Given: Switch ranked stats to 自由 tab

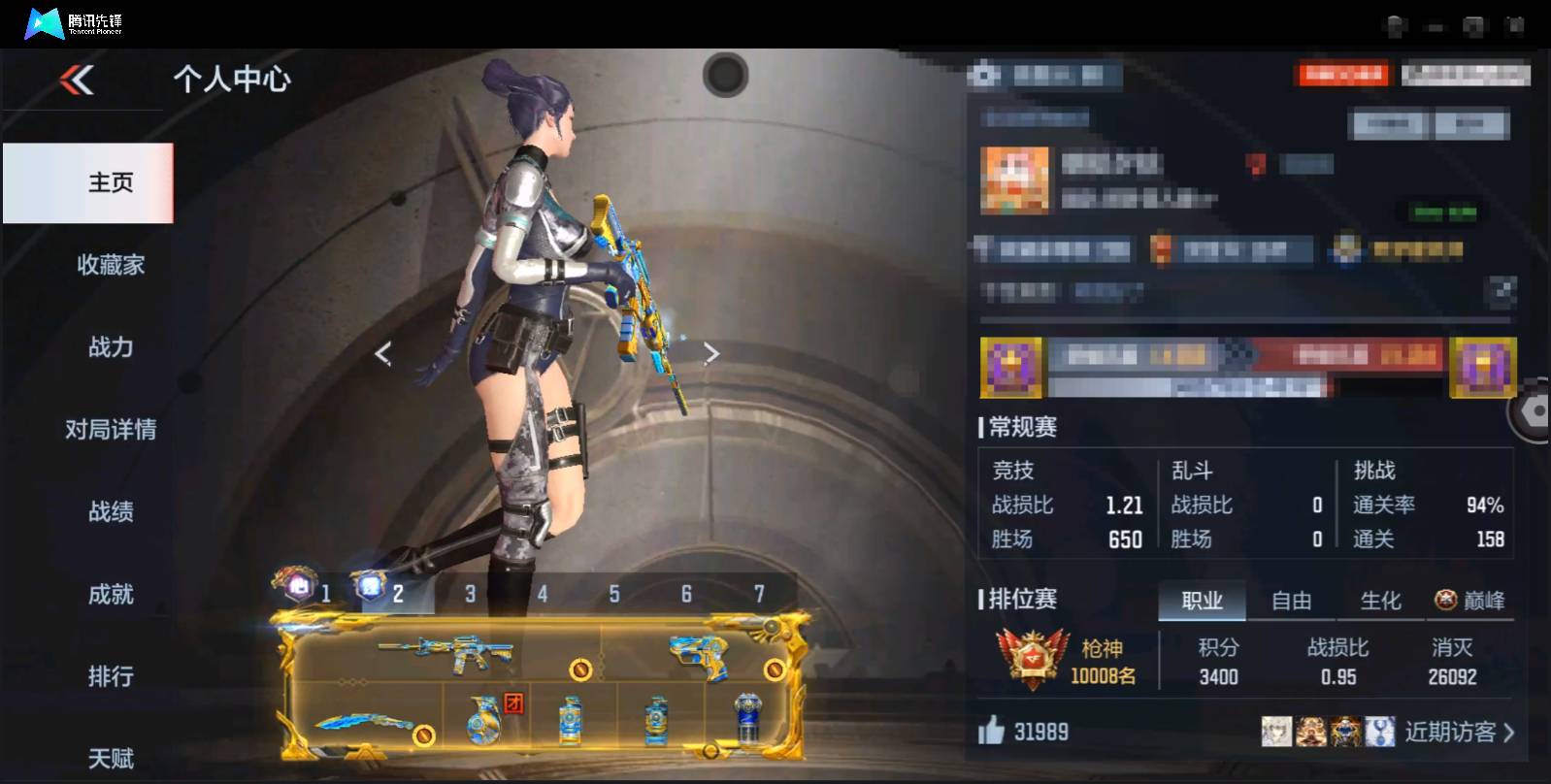Looking at the screenshot, I should tap(1291, 602).
